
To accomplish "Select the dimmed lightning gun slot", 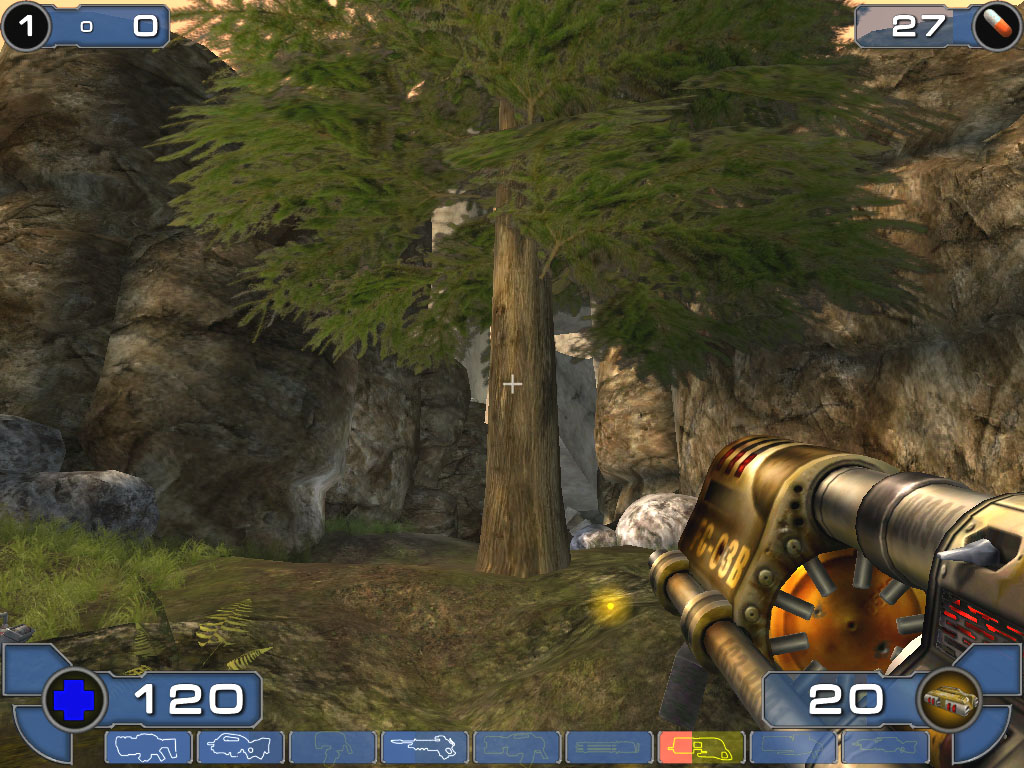I will [885, 747].
